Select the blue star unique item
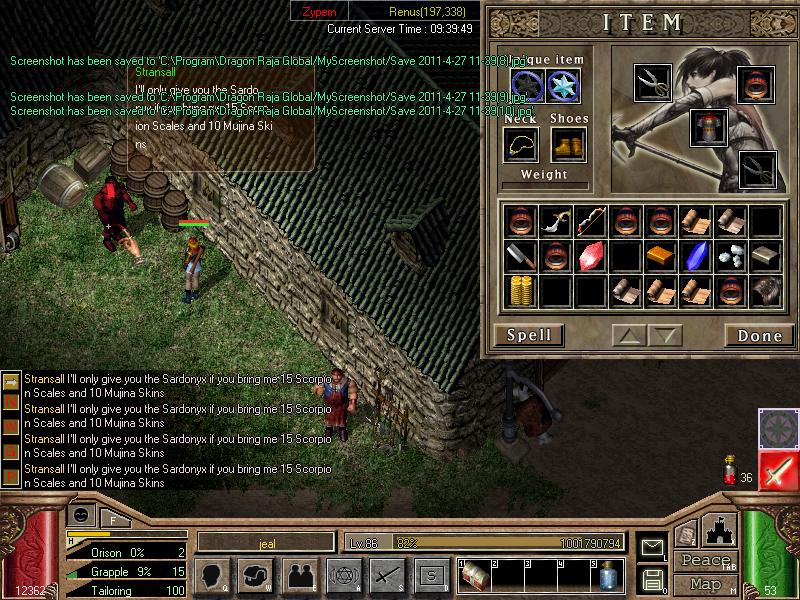800x600 pixels. (563, 84)
